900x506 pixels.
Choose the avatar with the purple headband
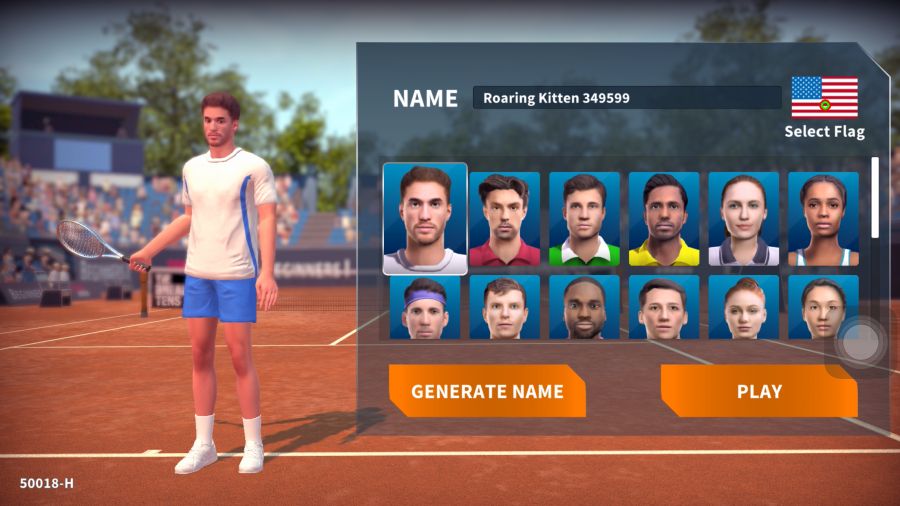click(425, 307)
